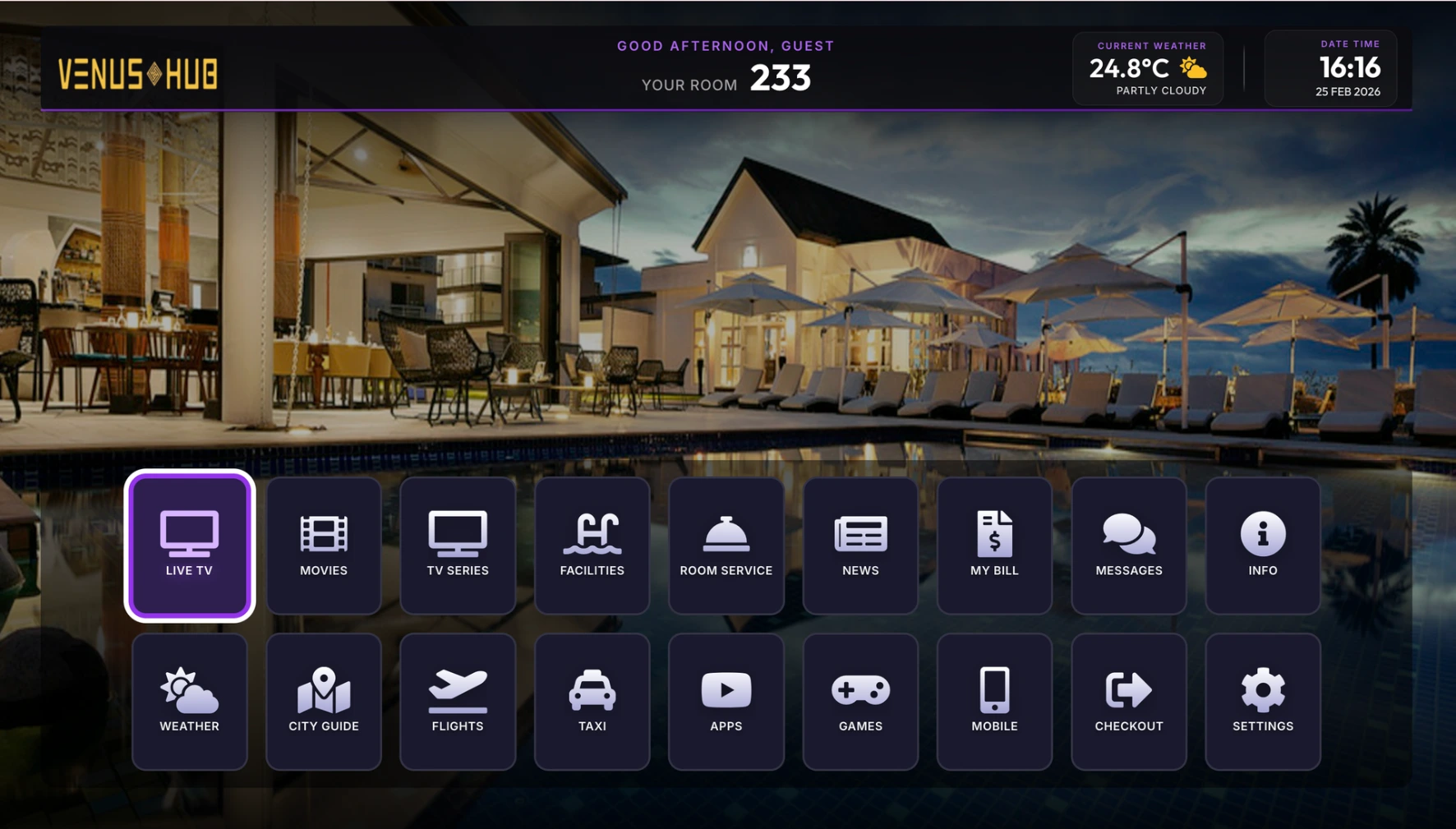Open the City Guide

[x=324, y=701]
